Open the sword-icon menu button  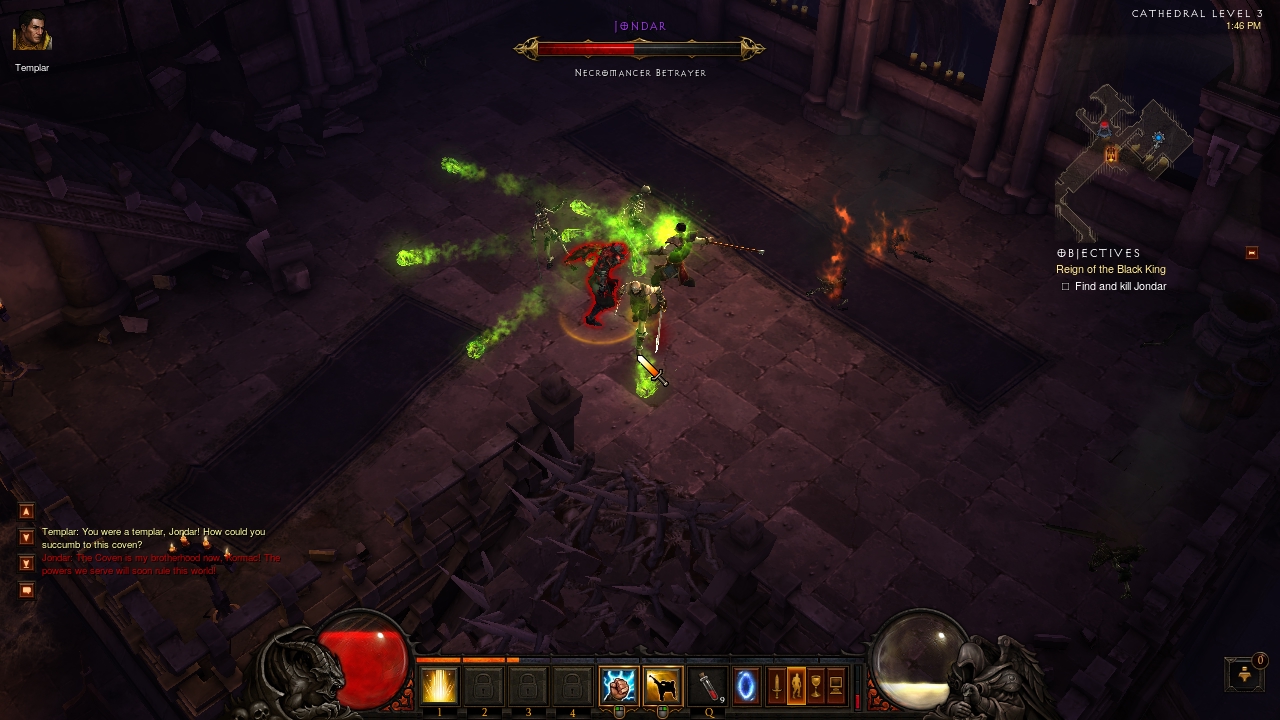coord(776,686)
